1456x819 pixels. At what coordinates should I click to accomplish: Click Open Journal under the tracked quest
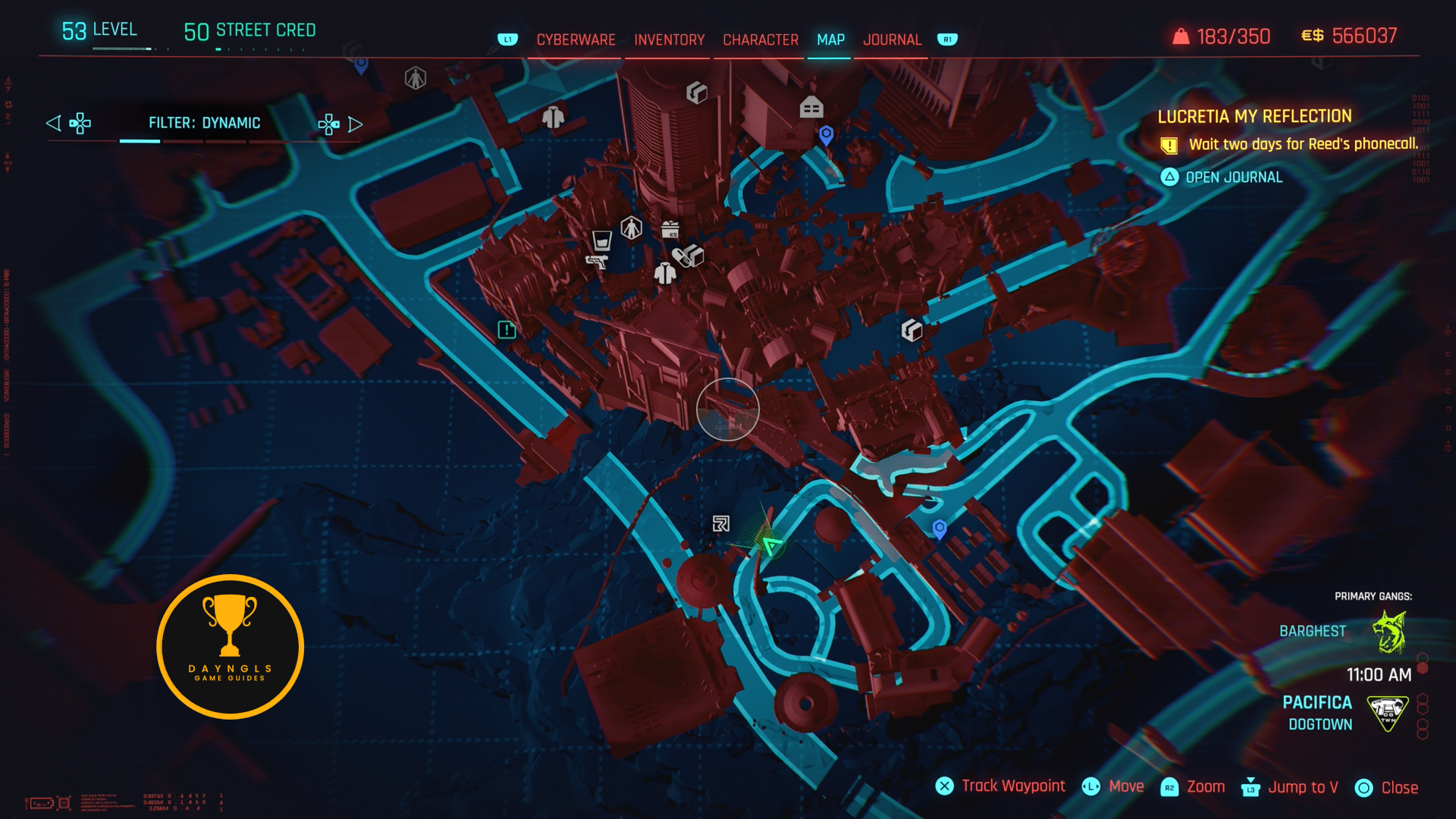[1233, 177]
